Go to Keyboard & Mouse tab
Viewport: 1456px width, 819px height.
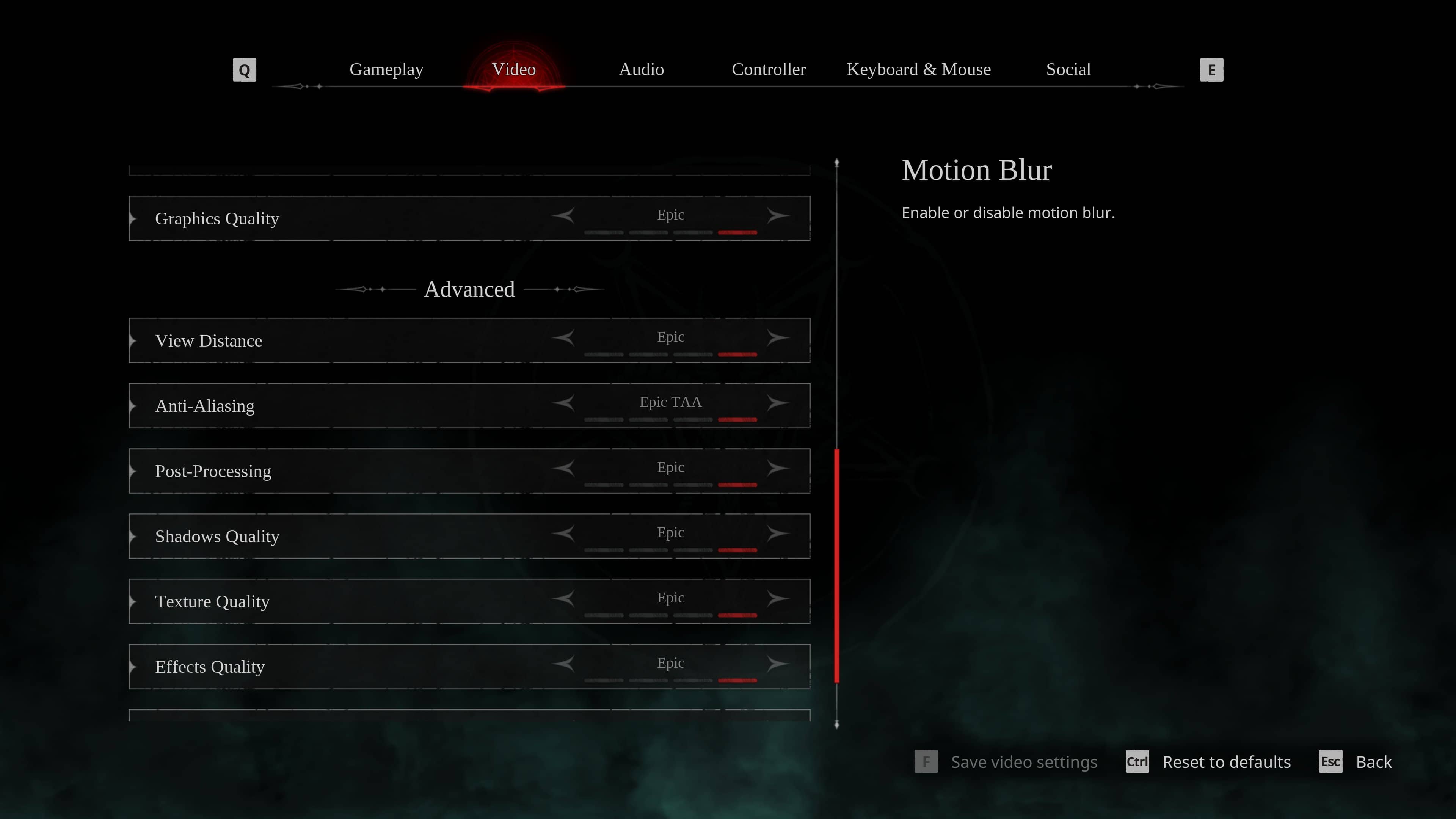[918, 69]
